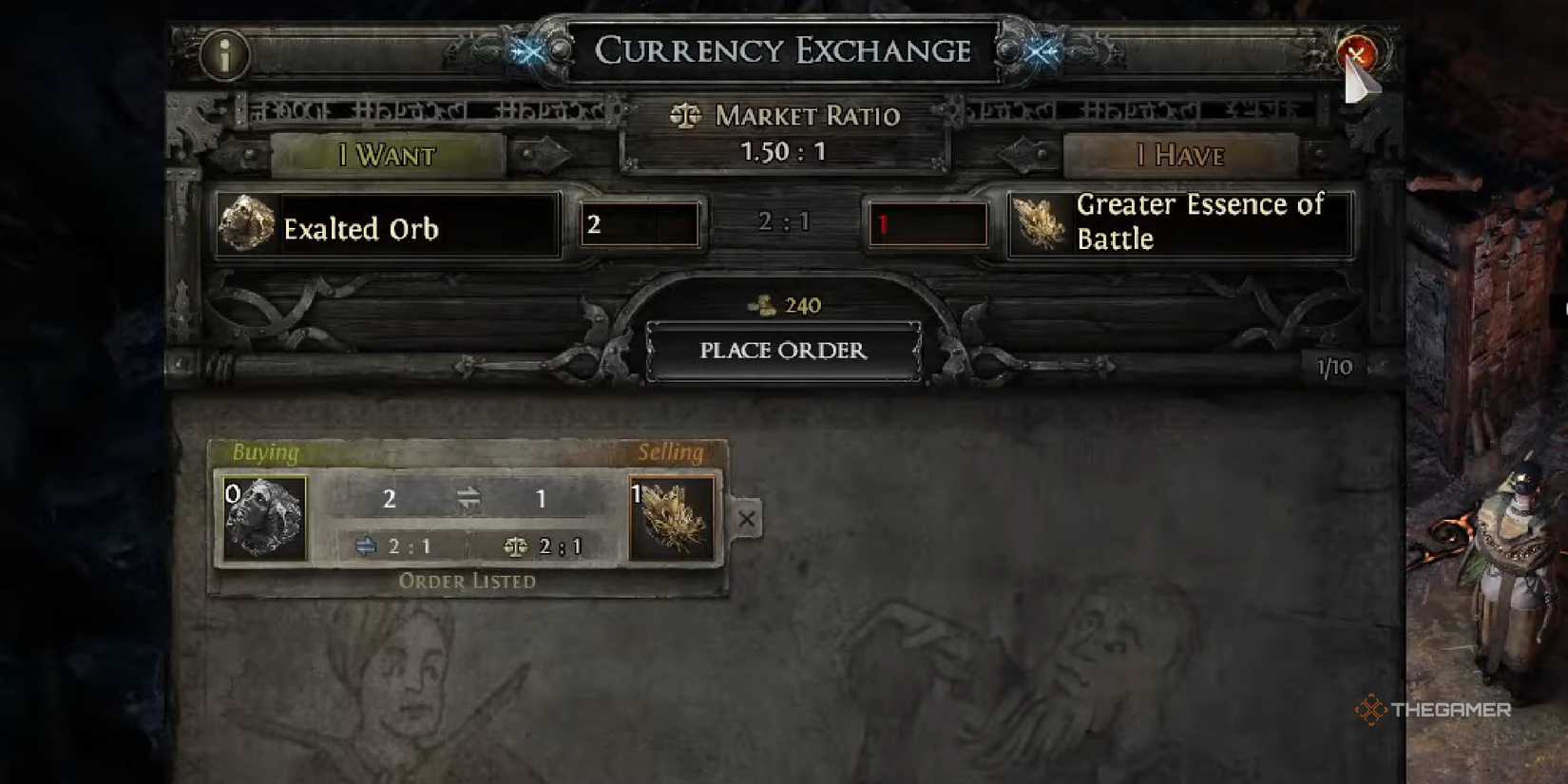Click the info icon on Currency Exchange
Screen dimensions: 1568x784
[226, 54]
